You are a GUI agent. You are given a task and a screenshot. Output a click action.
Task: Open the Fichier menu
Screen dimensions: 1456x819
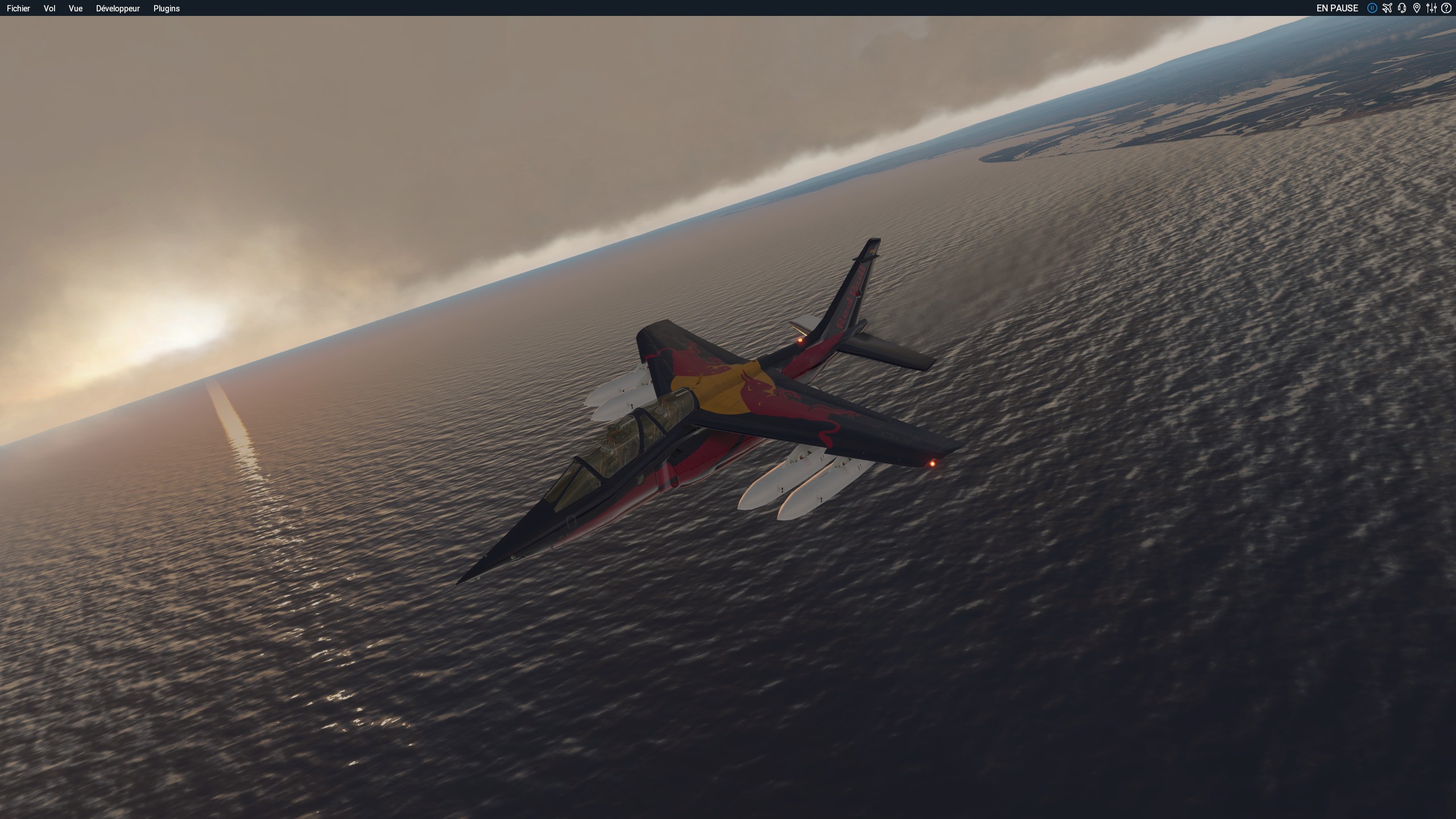pos(18,9)
